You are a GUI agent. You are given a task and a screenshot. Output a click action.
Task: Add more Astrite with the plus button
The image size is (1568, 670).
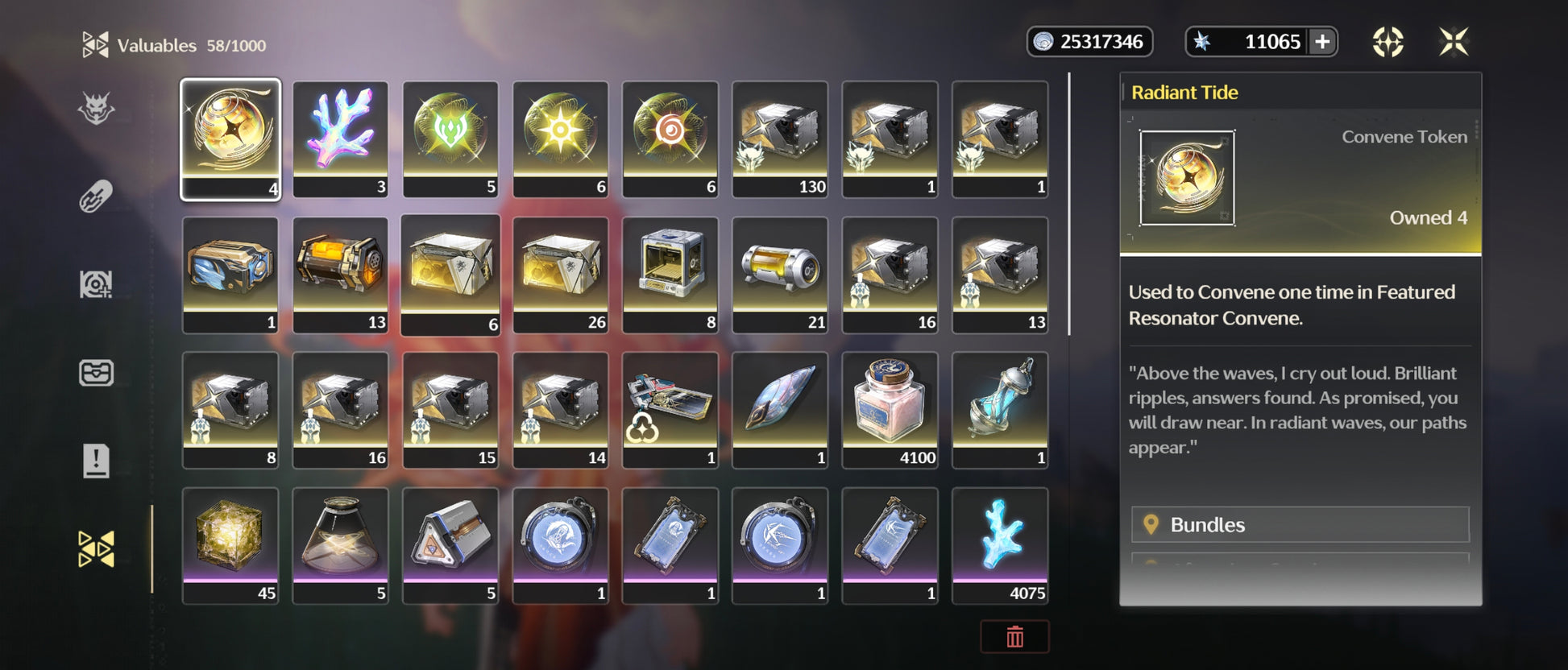(x=1322, y=42)
